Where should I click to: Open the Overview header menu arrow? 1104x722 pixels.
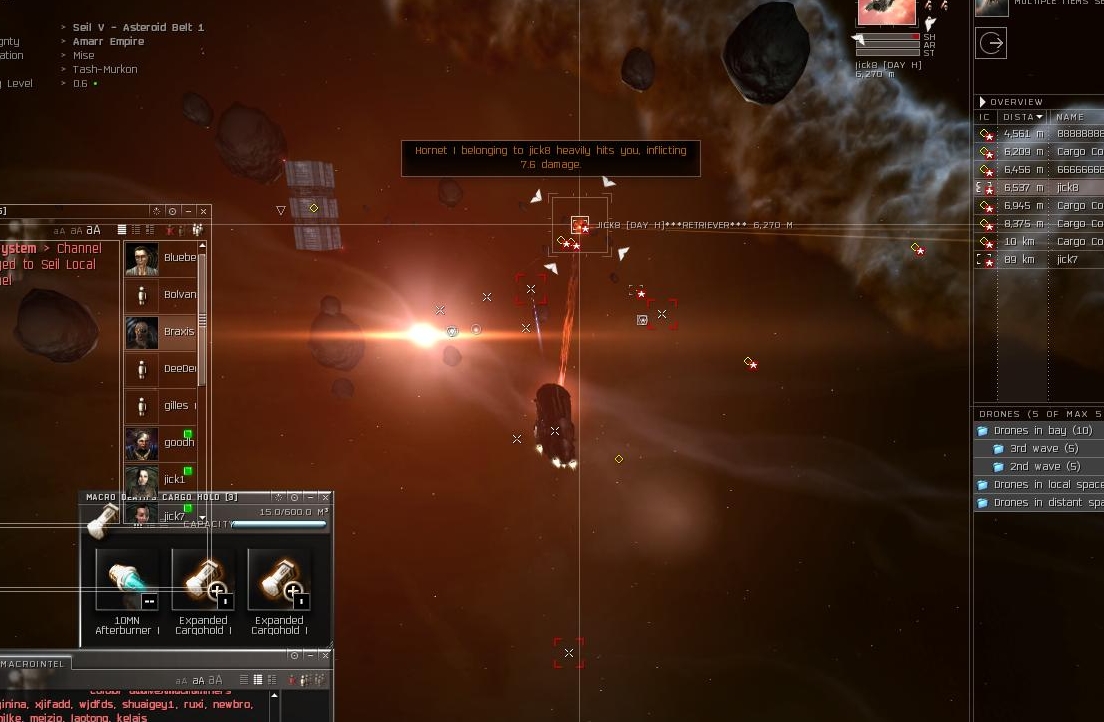coord(983,102)
